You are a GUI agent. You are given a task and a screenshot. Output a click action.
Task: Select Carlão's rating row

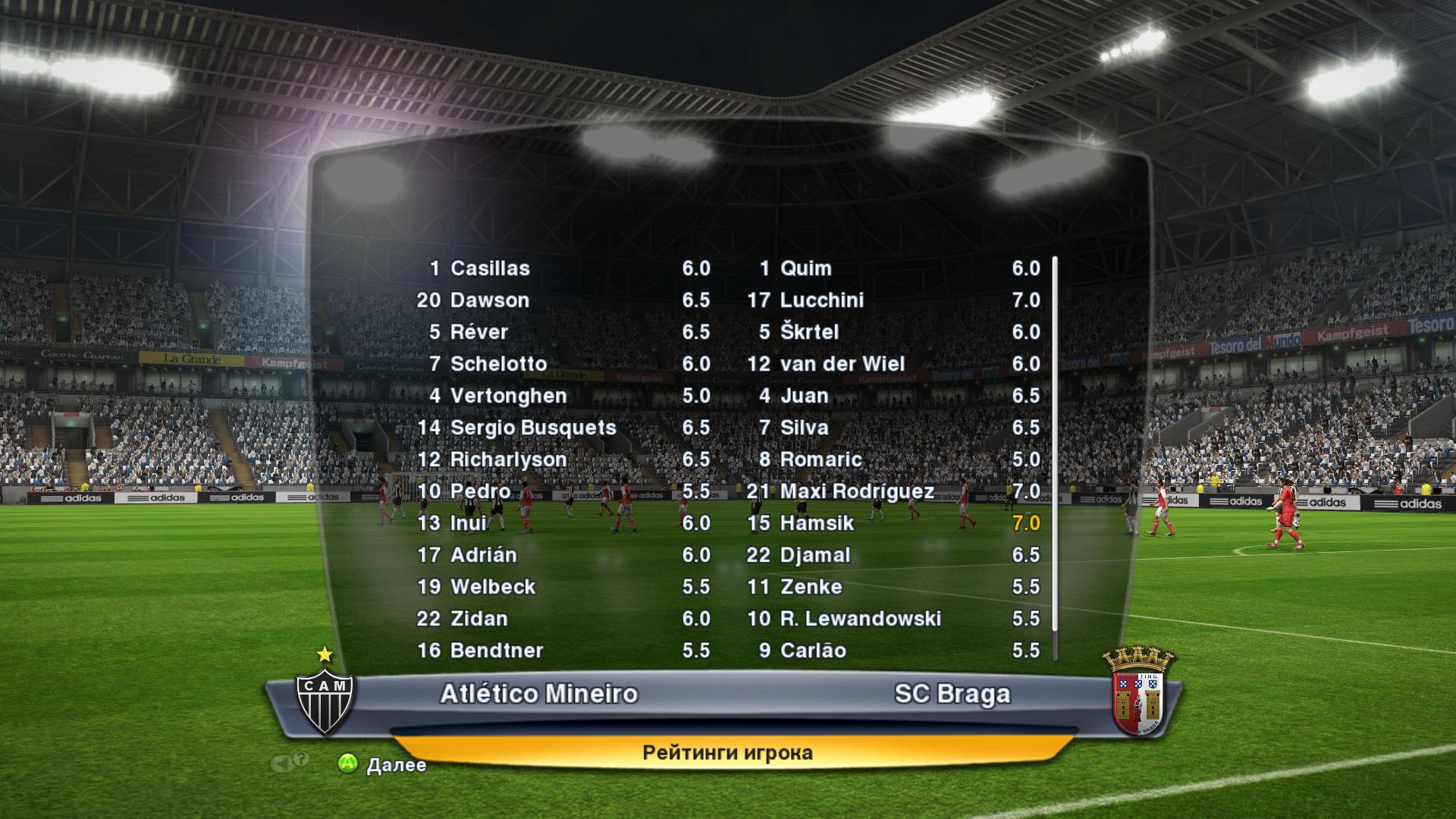[x=812, y=651]
